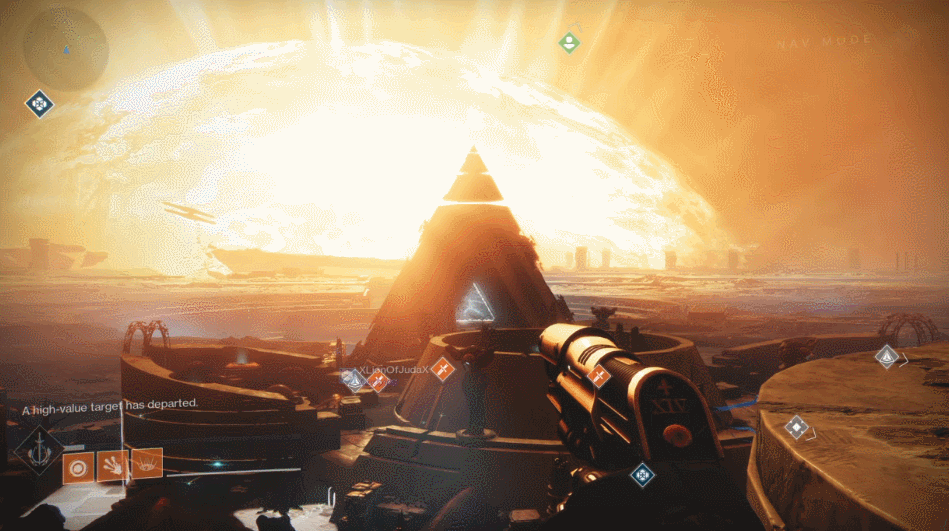Trigger the open-hand melee ability
Image resolution: width=949 pixels, height=531 pixels.
click(112, 464)
